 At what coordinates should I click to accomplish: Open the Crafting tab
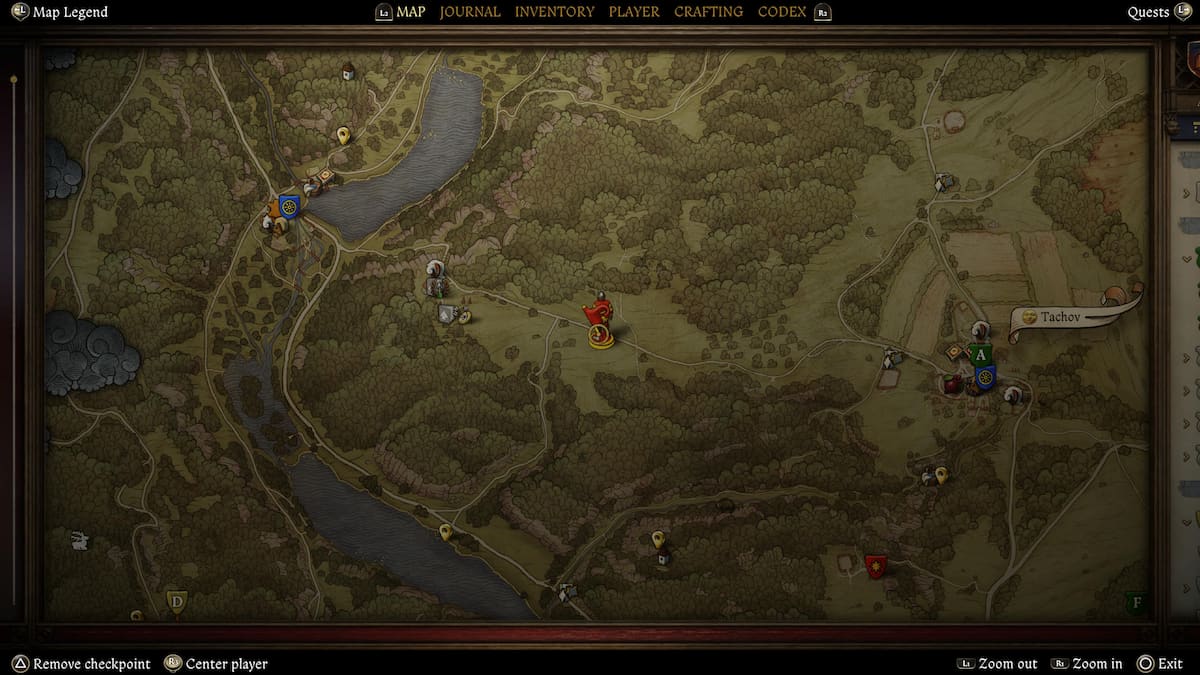pyautogui.click(x=708, y=12)
